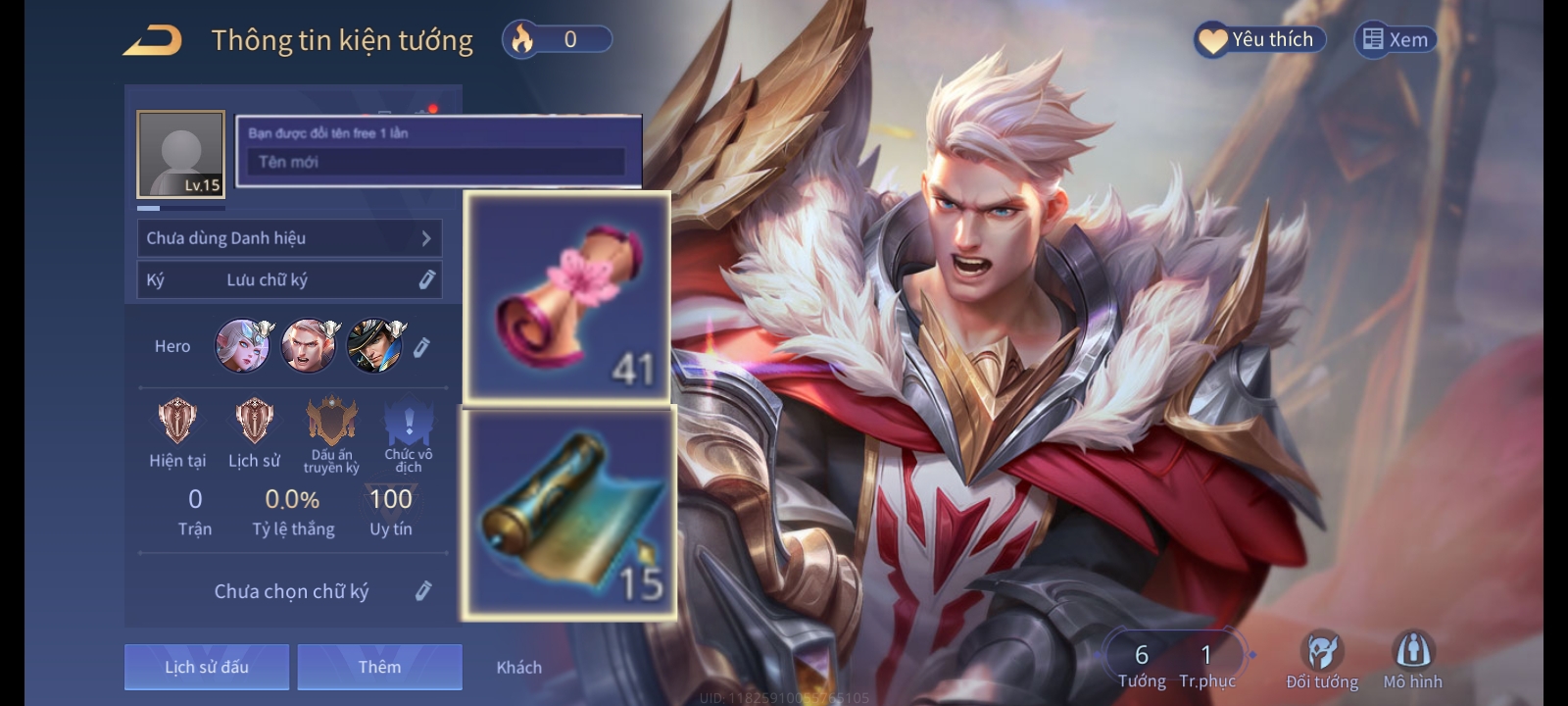The height and width of the screenshot is (706, 1568).
Task: Switch to the Khách tab
Action: 518,667
